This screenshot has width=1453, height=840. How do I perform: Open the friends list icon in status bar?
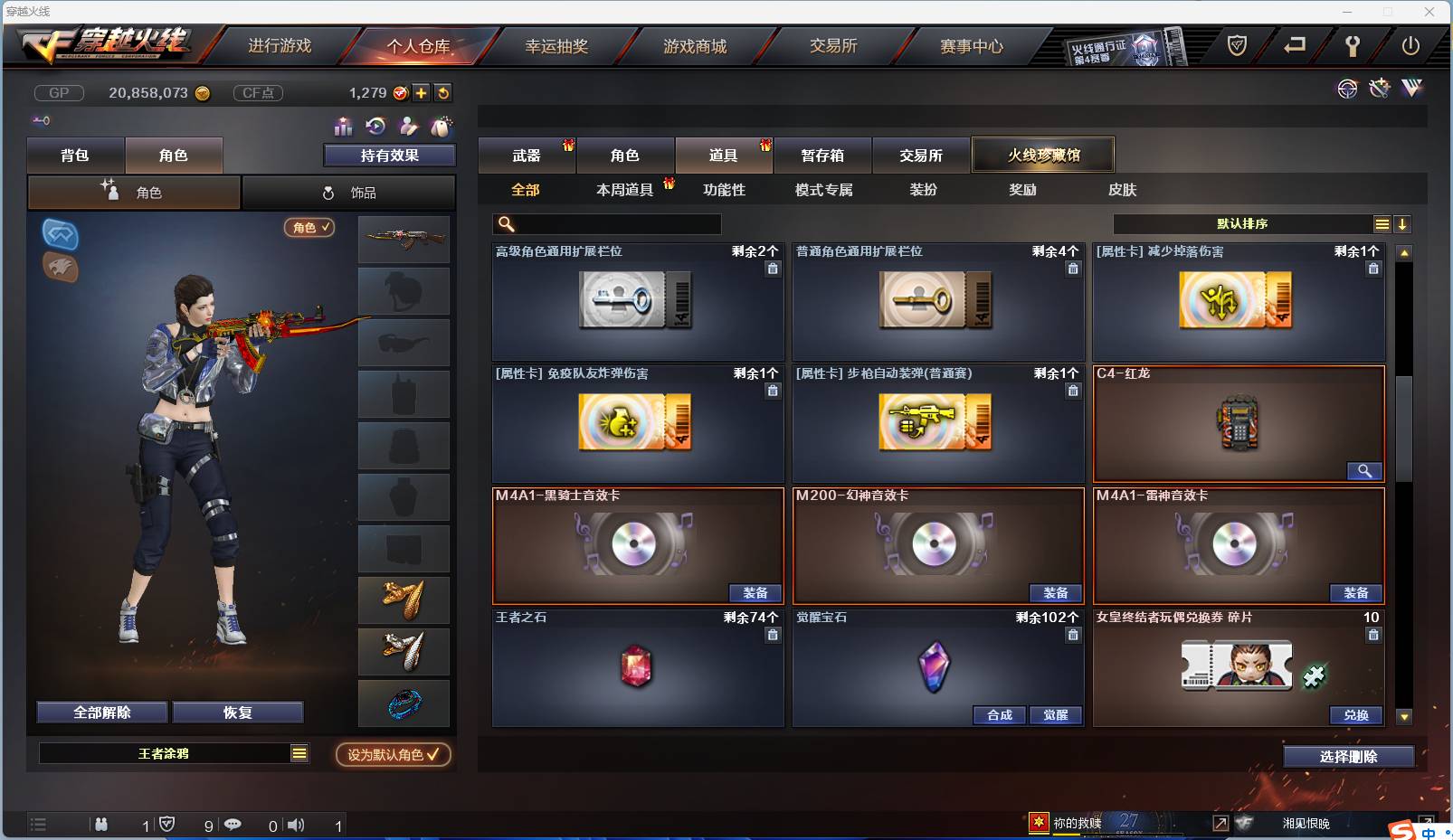click(x=101, y=825)
